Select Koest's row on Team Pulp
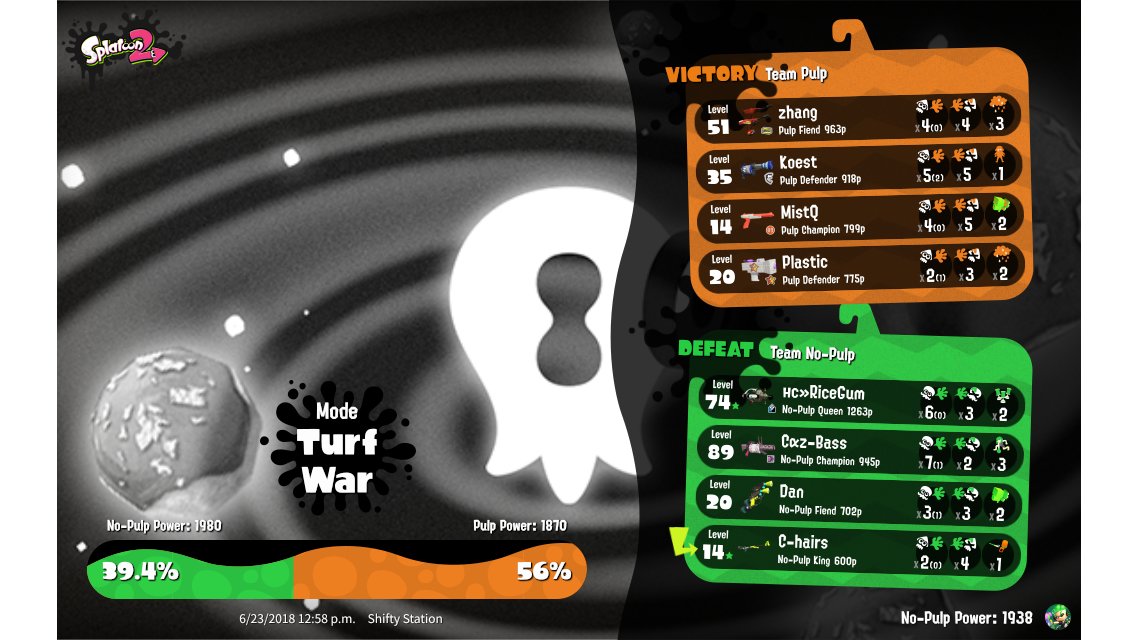This screenshot has height=640, width=1138. [x=858, y=168]
